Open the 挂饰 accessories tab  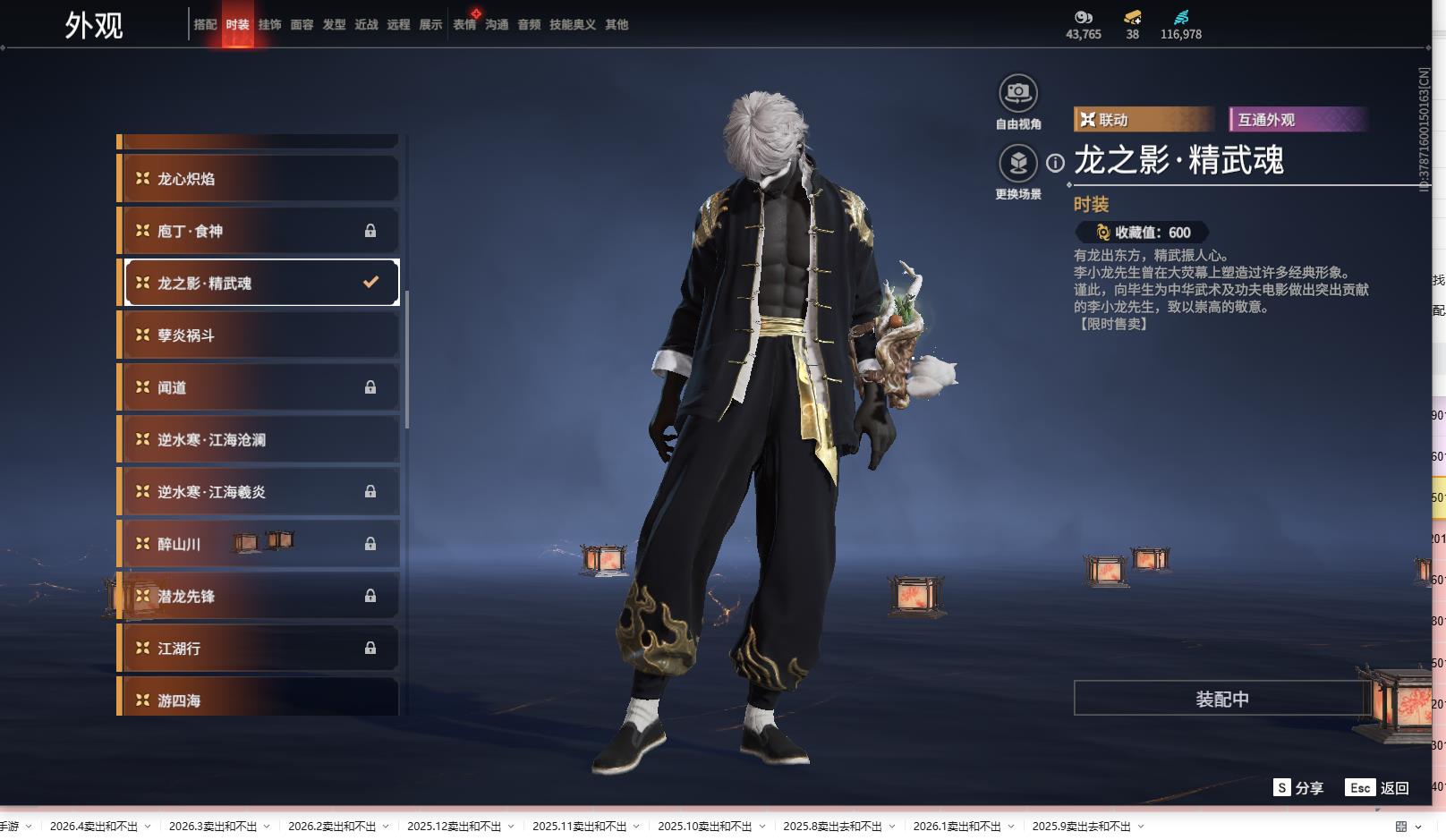coord(269,25)
